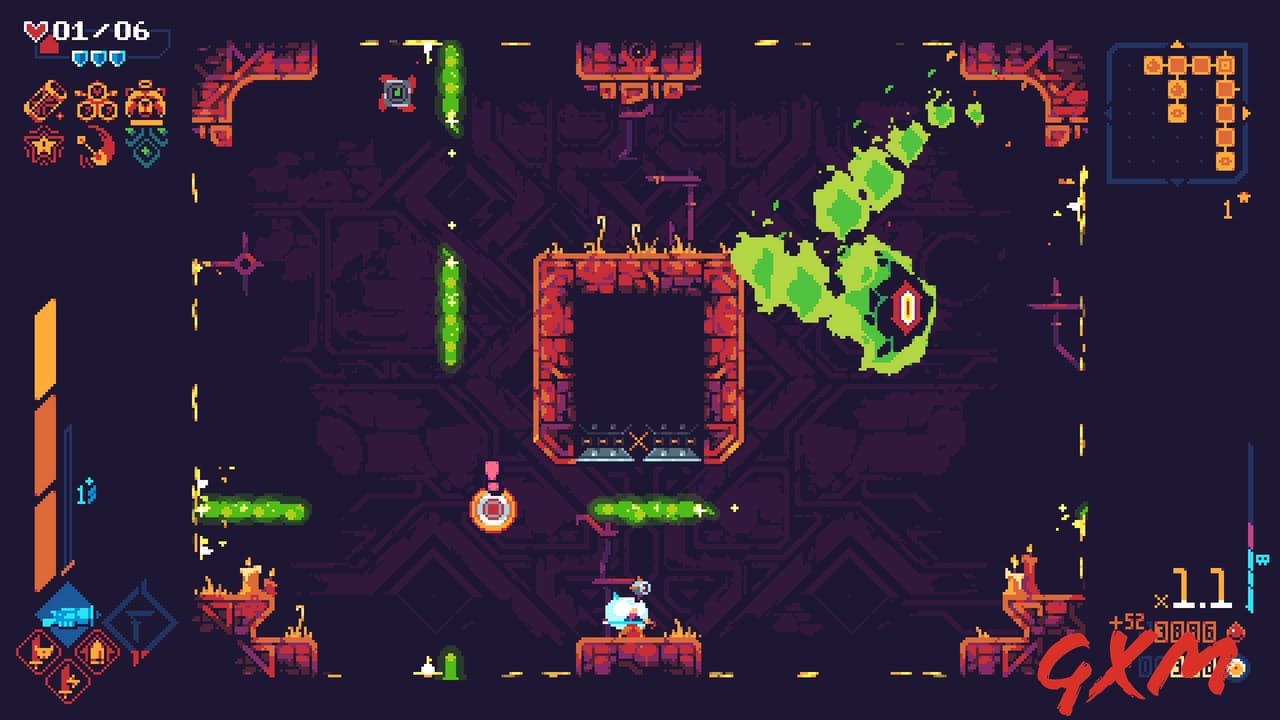This screenshot has height=720, width=1280.
Task: Select the heart icon beside the 01/06 counter
Action: (x=35, y=30)
